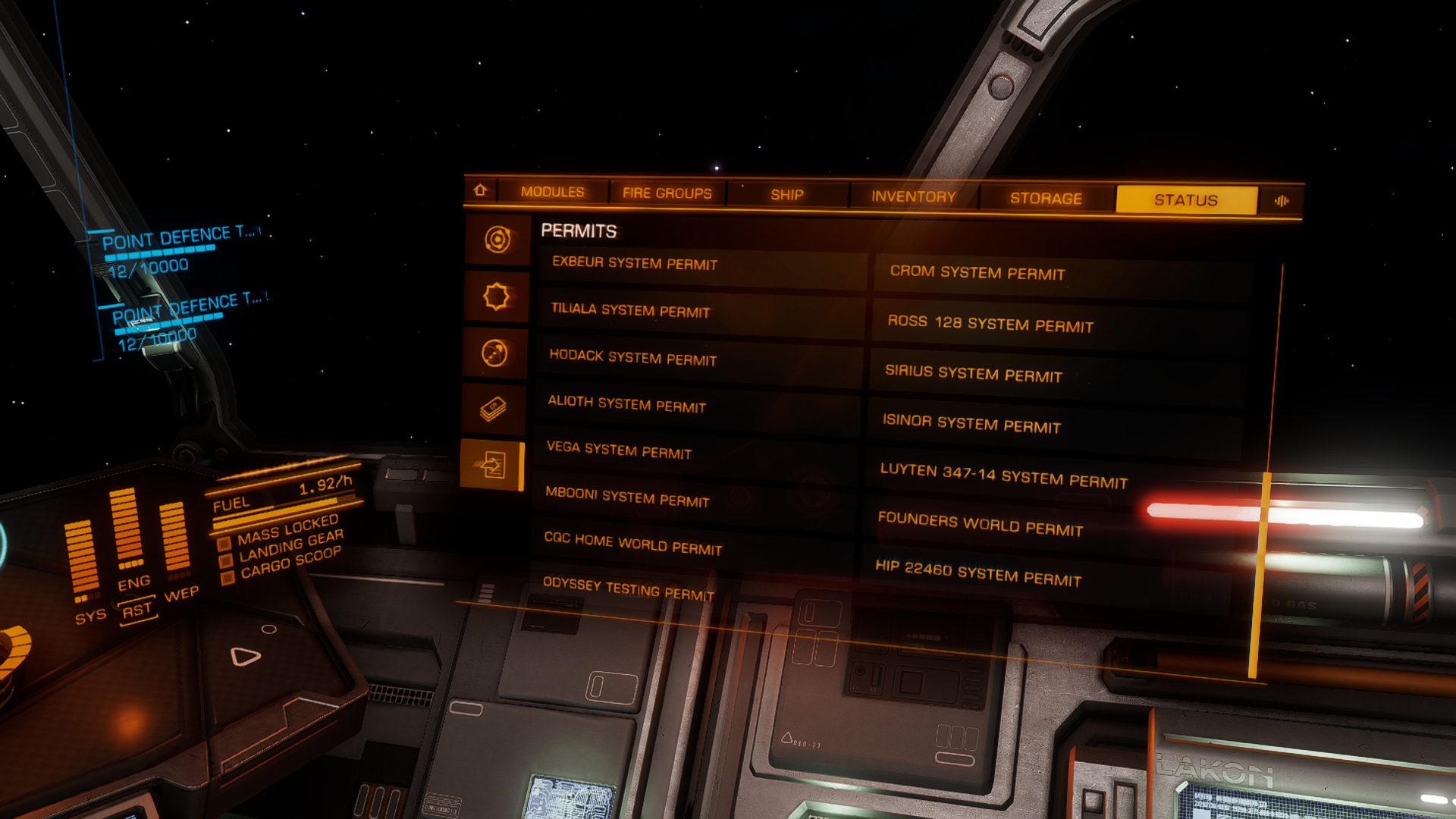Show the Inventory tab
The width and height of the screenshot is (1456, 819).
[x=913, y=196]
